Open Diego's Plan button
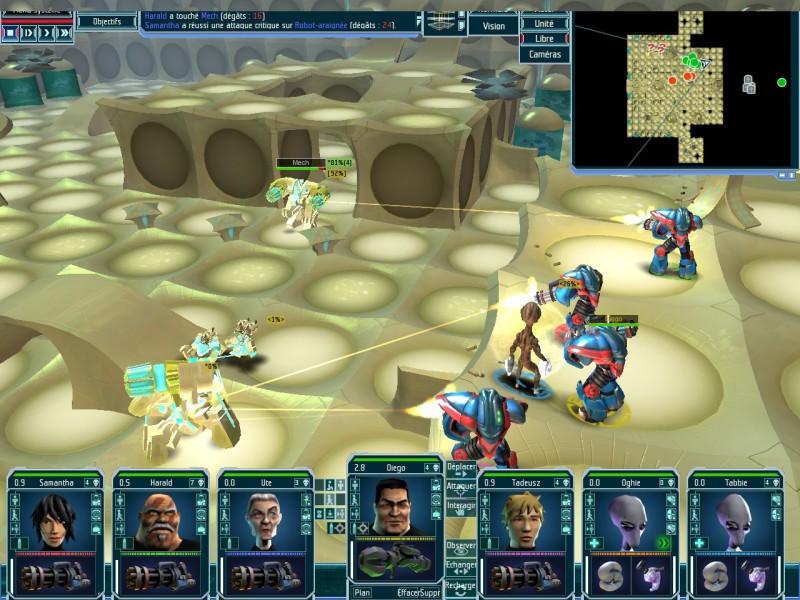 click(362, 592)
